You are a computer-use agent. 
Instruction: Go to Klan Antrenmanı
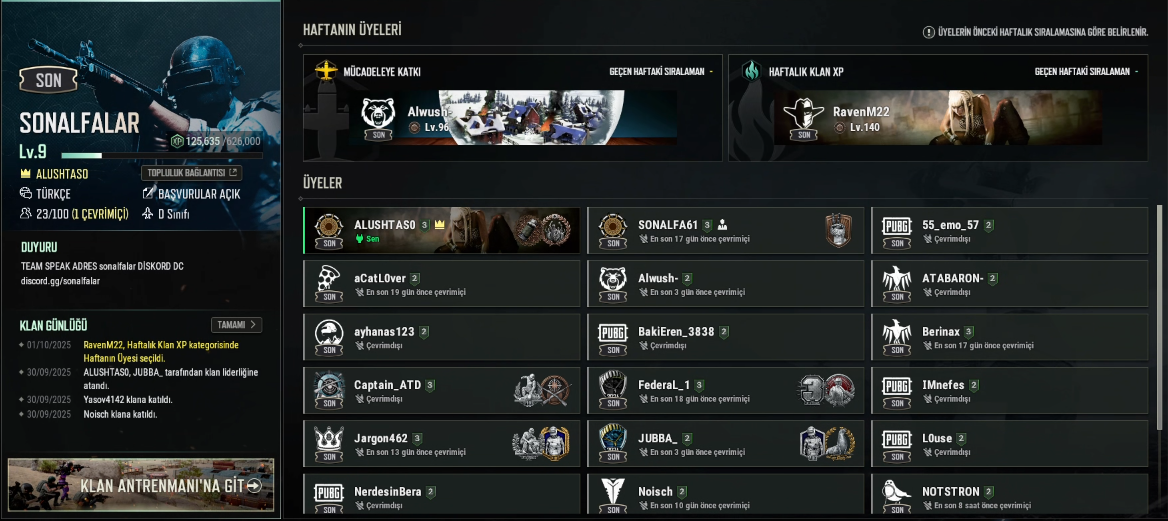[141, 485]
